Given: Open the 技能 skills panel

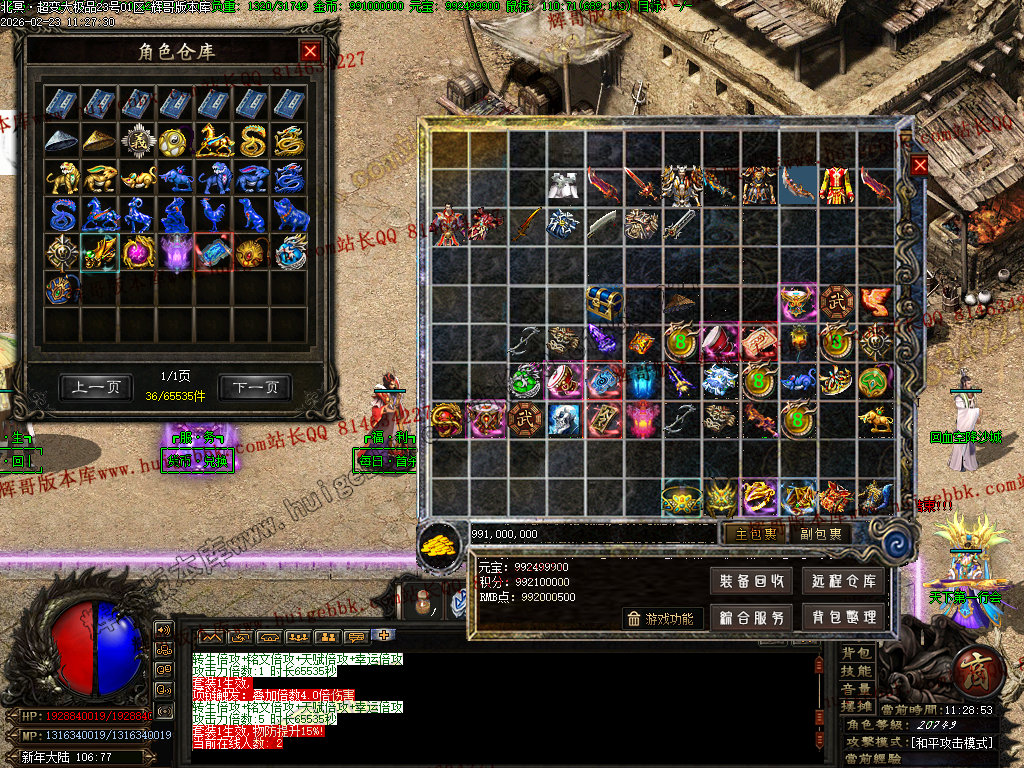Looking at the screenshot, I should point(856,671).
